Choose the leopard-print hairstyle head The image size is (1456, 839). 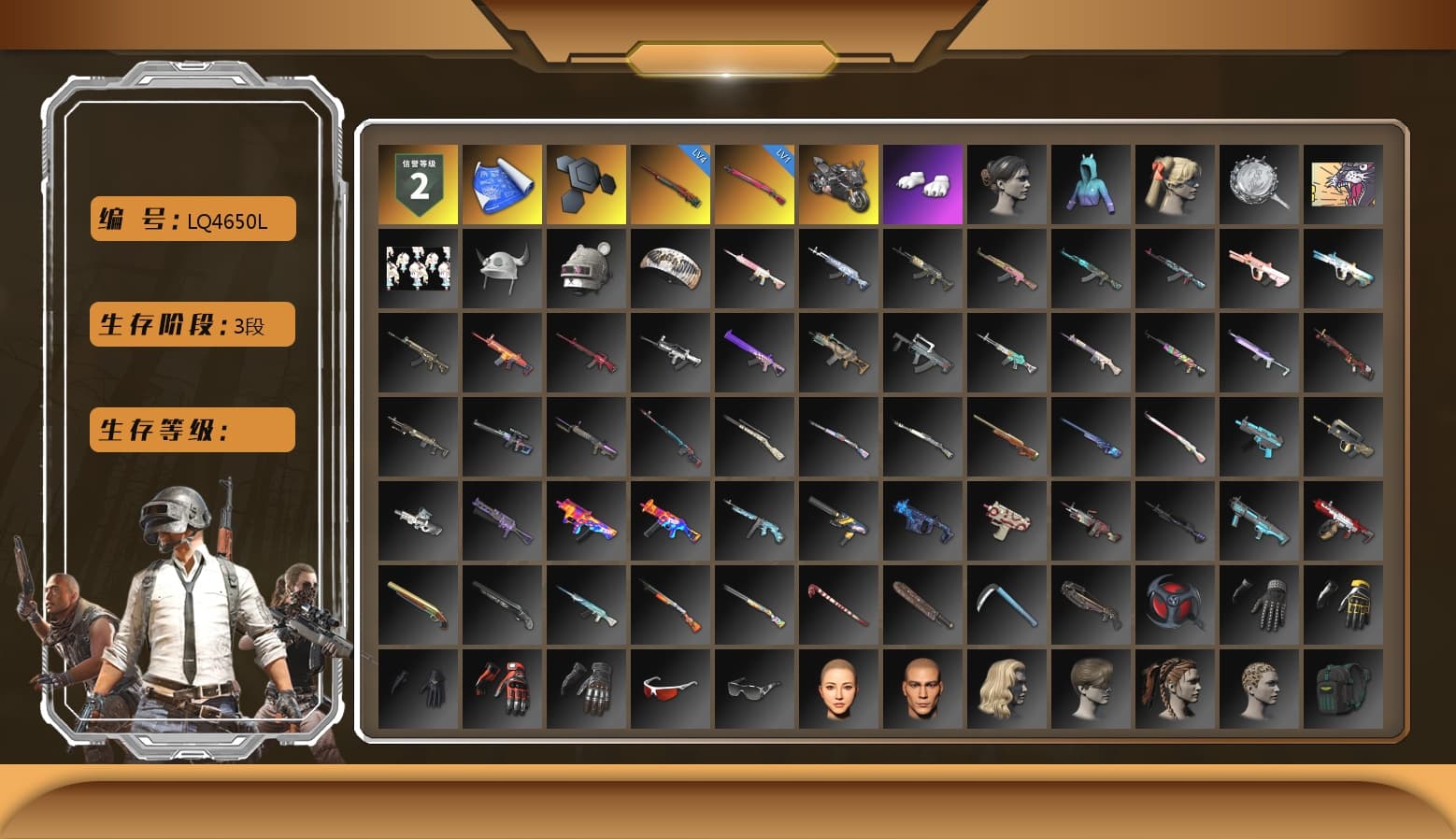[1259, 687]
